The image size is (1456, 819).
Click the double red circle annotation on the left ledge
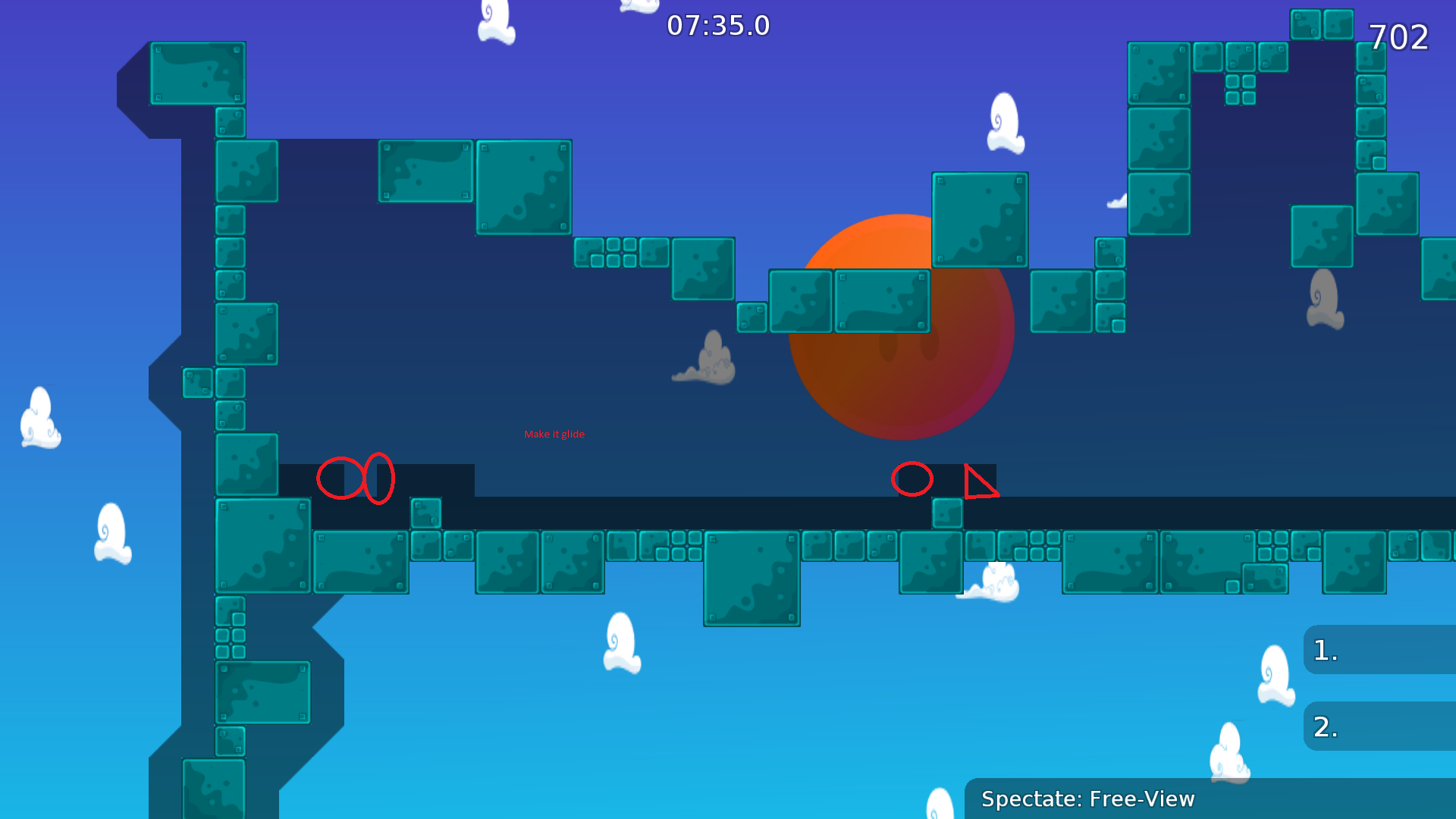coord(355,478)
